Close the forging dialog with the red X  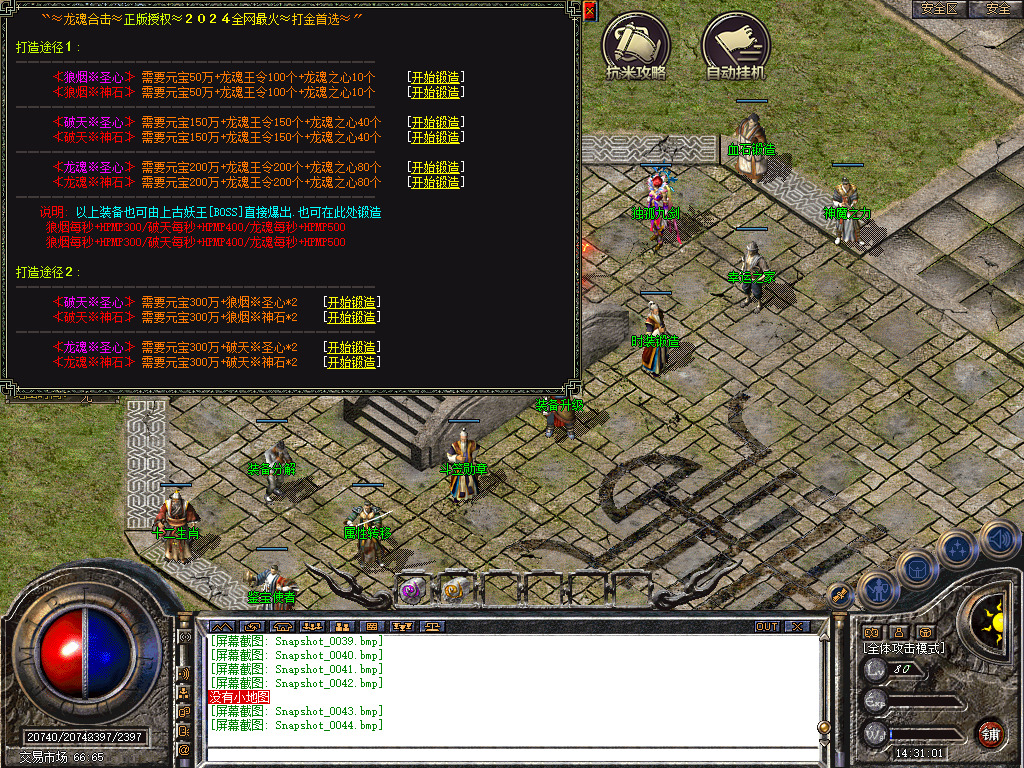pos(589,12)
